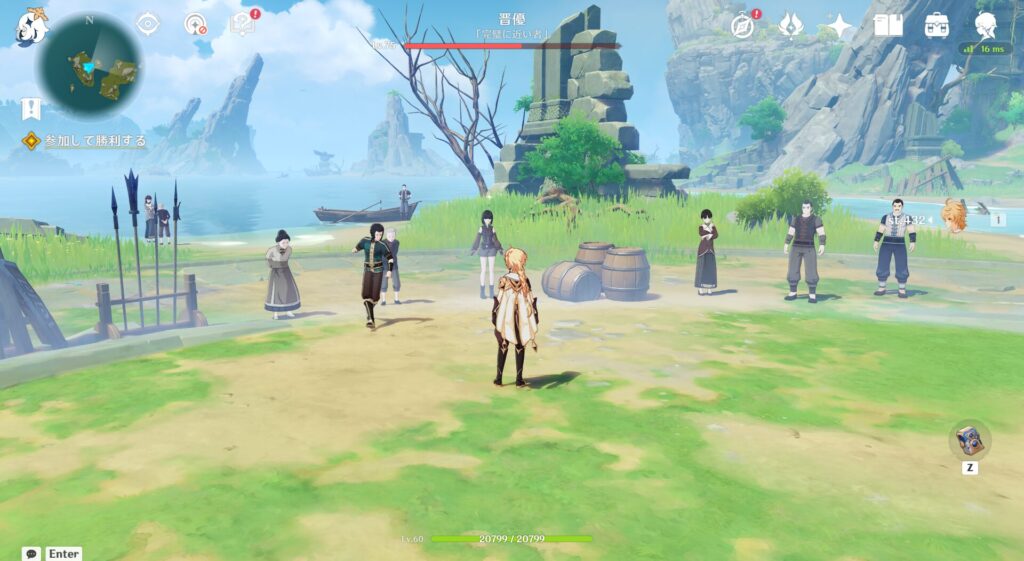Open the Paimon menu
The width and height of the screenshot is (1024, 561).
[x=31, y=26]
